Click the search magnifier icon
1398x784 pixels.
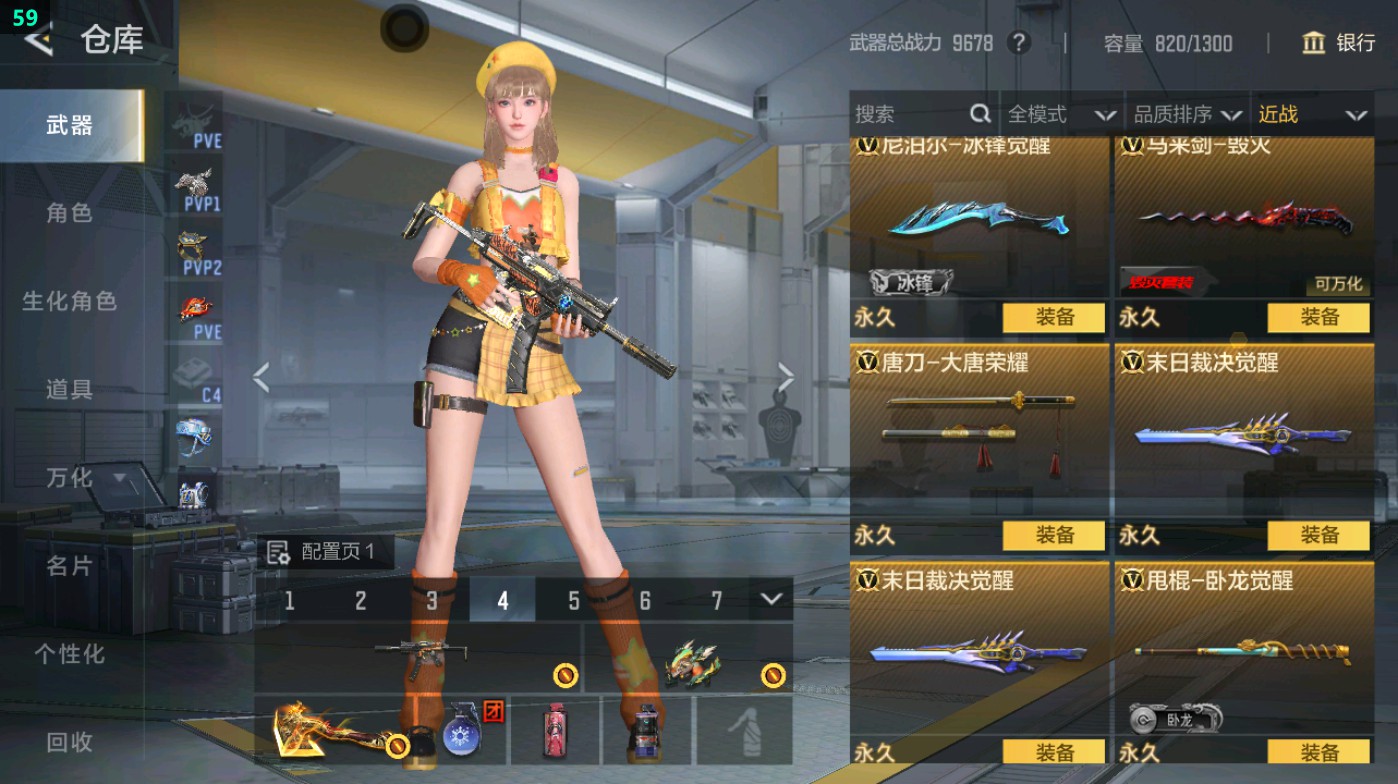[x=978, y=114]
